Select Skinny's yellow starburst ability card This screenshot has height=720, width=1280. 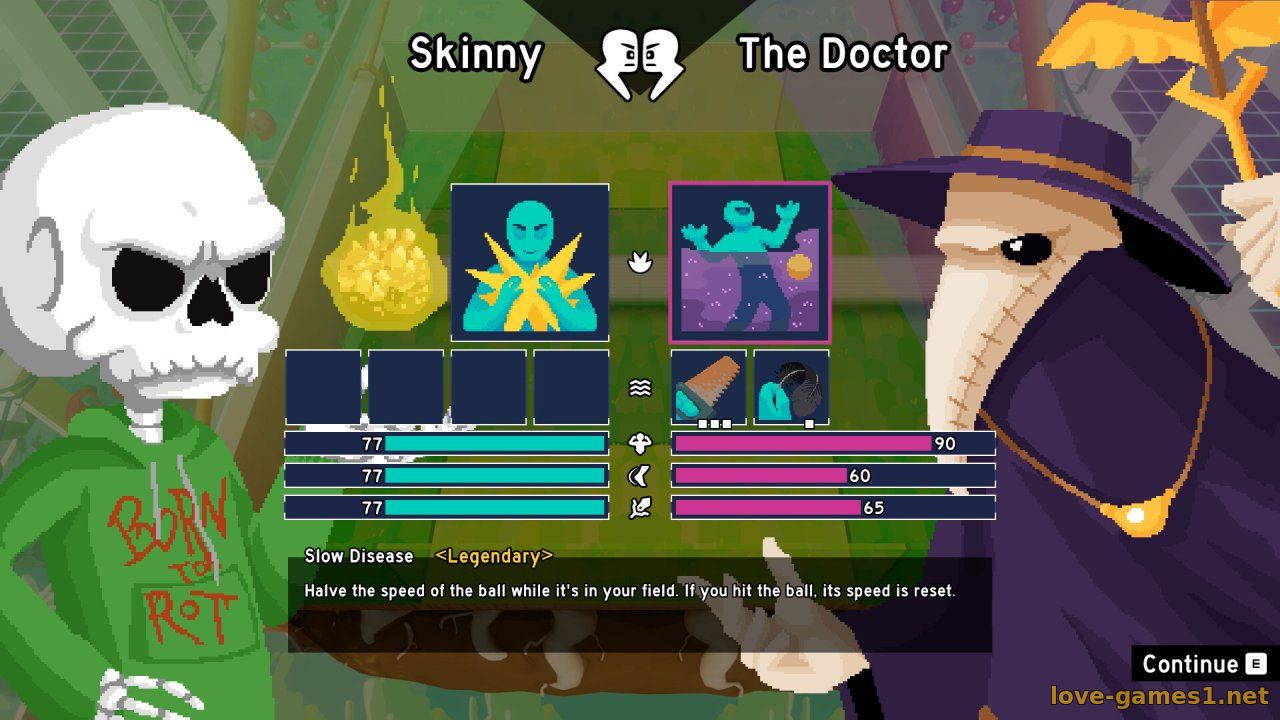pos(530,263)
